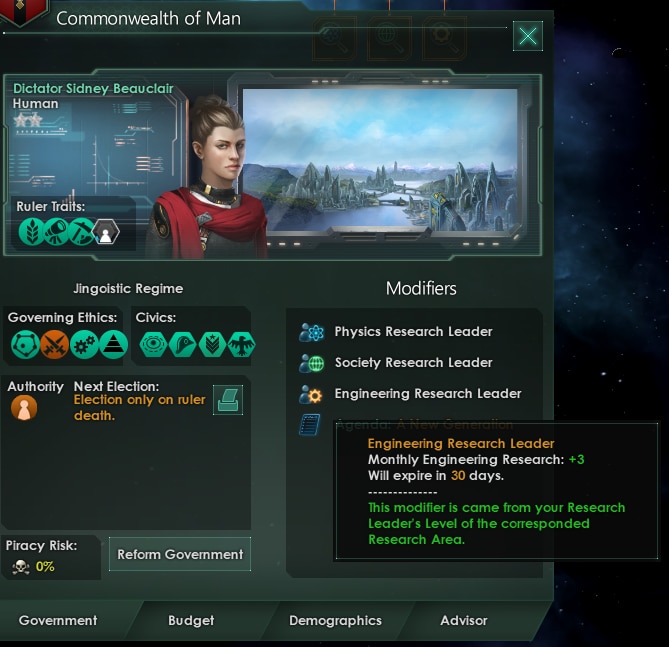Click the crossed swords ethic icon

point(54,345)
